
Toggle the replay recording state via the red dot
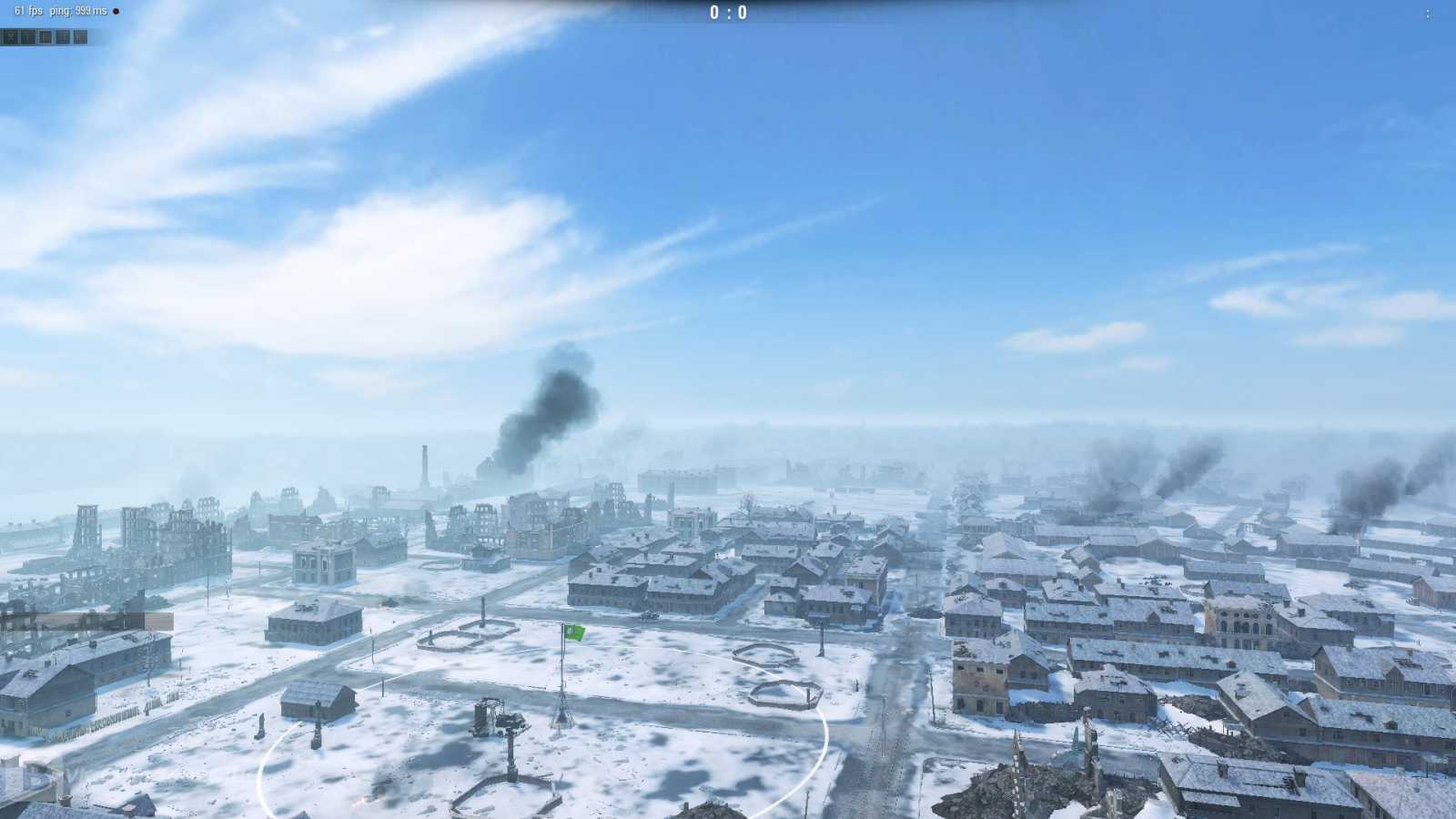point(116,11)
